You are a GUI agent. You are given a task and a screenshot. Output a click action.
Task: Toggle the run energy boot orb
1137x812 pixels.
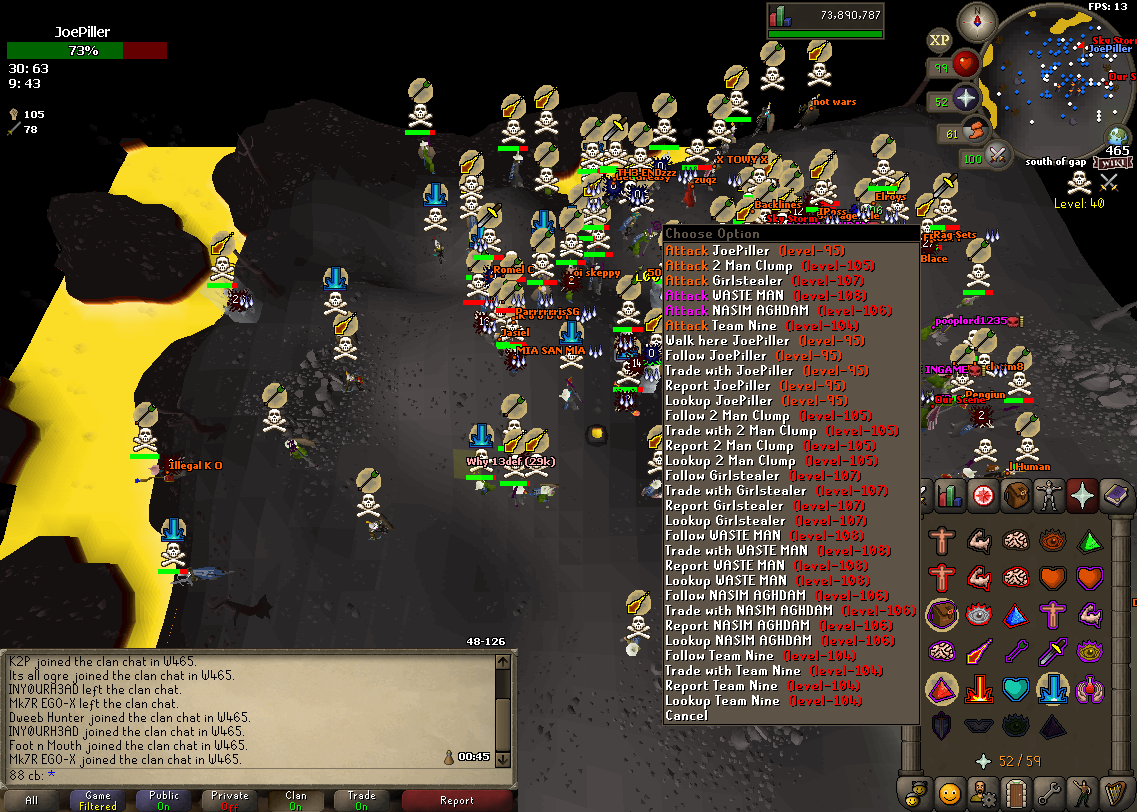pos(977,131)
